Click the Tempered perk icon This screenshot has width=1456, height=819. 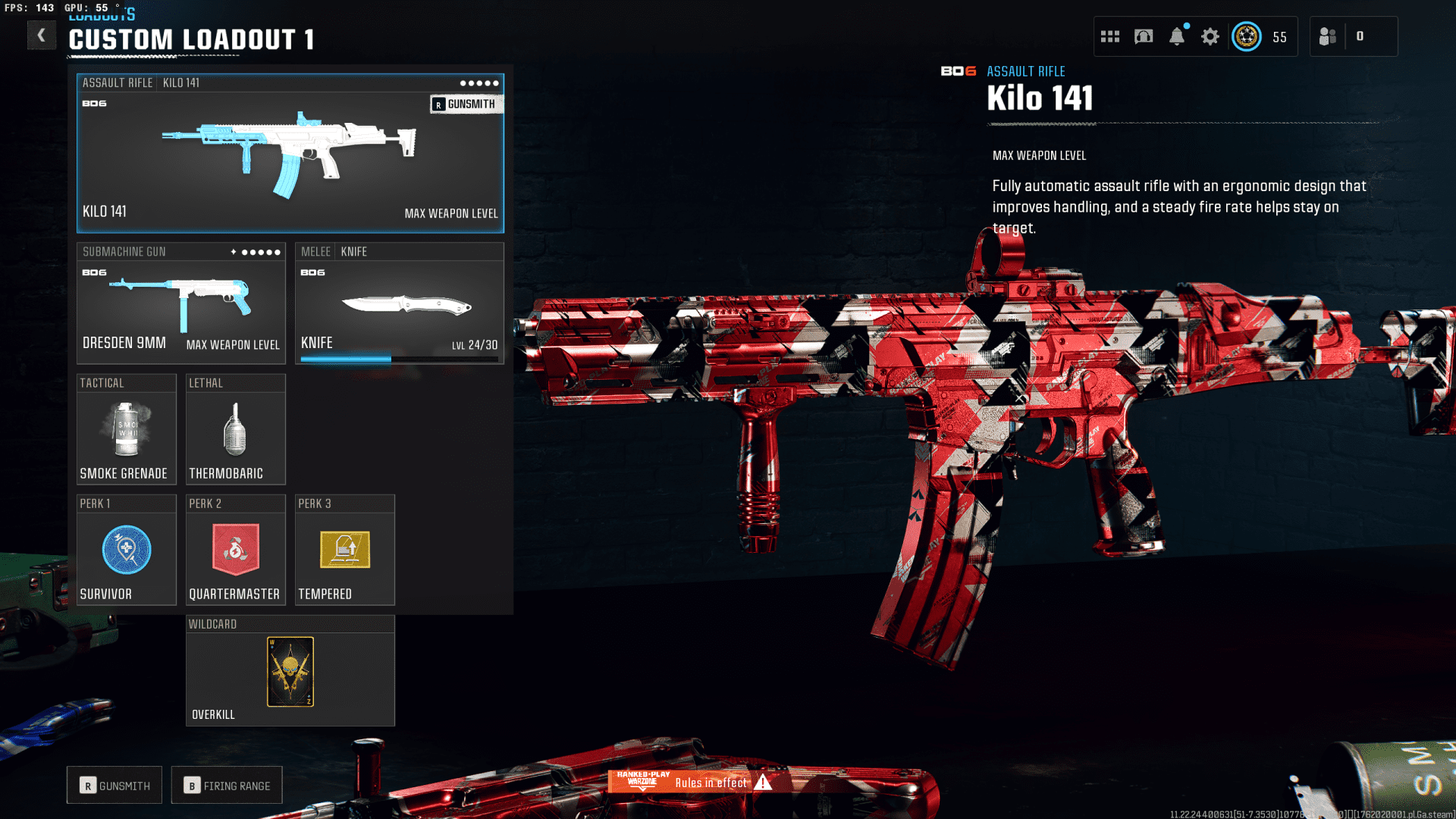(344, 551)
